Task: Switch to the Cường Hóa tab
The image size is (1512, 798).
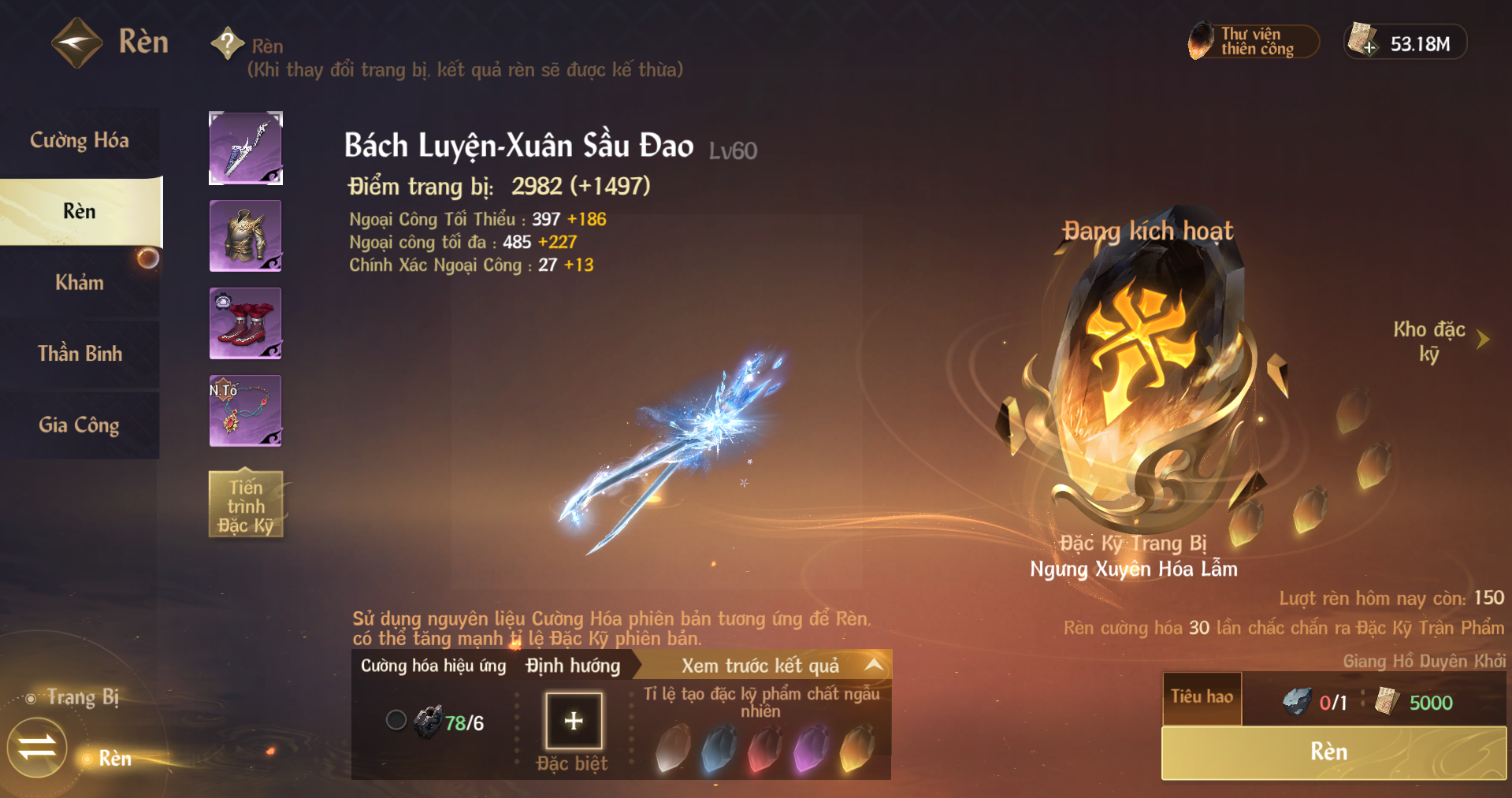Action: click(80, 141)
